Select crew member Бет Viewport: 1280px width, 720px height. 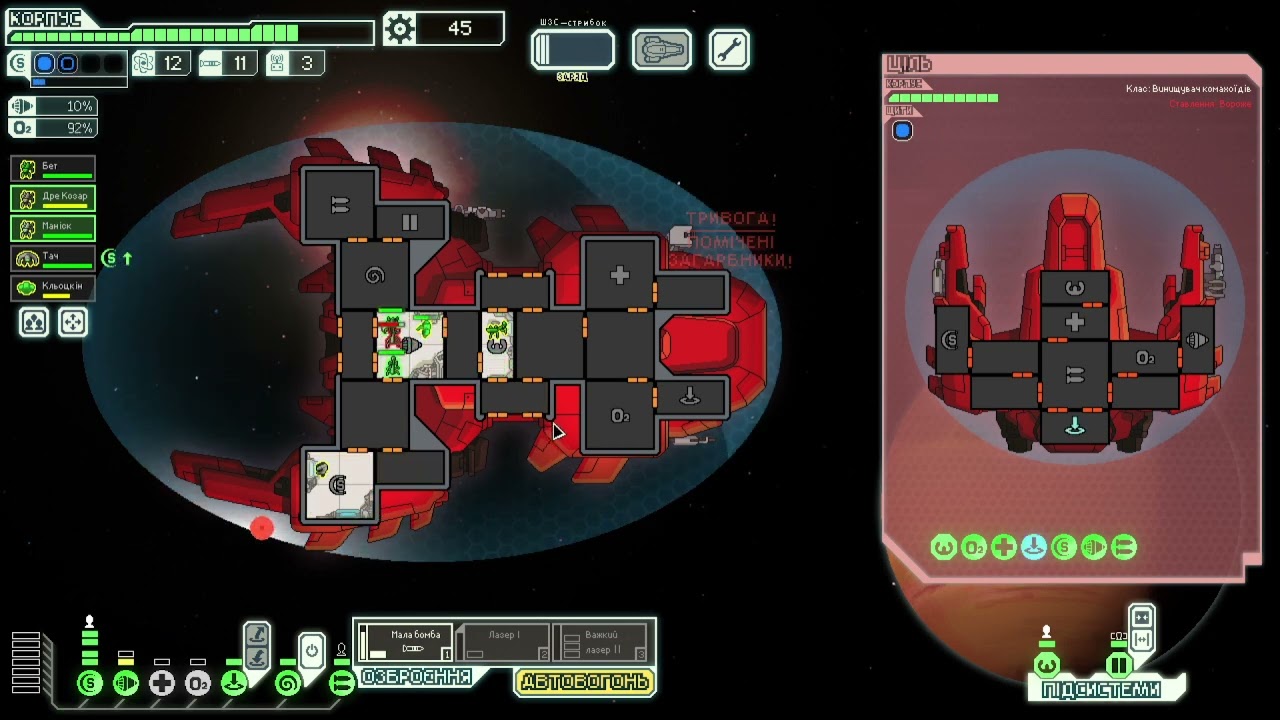[x=53, y=168]
